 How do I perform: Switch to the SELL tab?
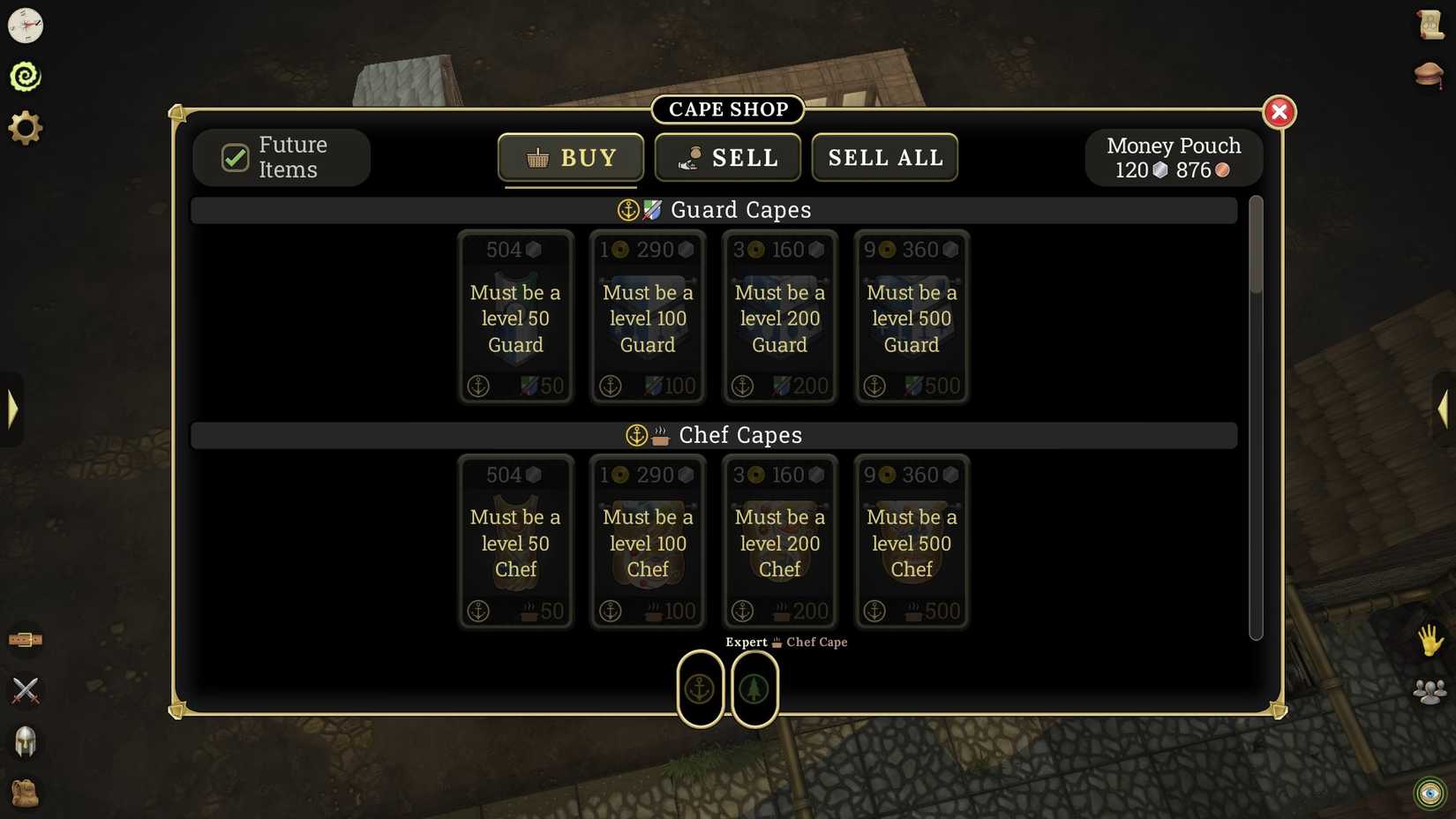[727, 157]
